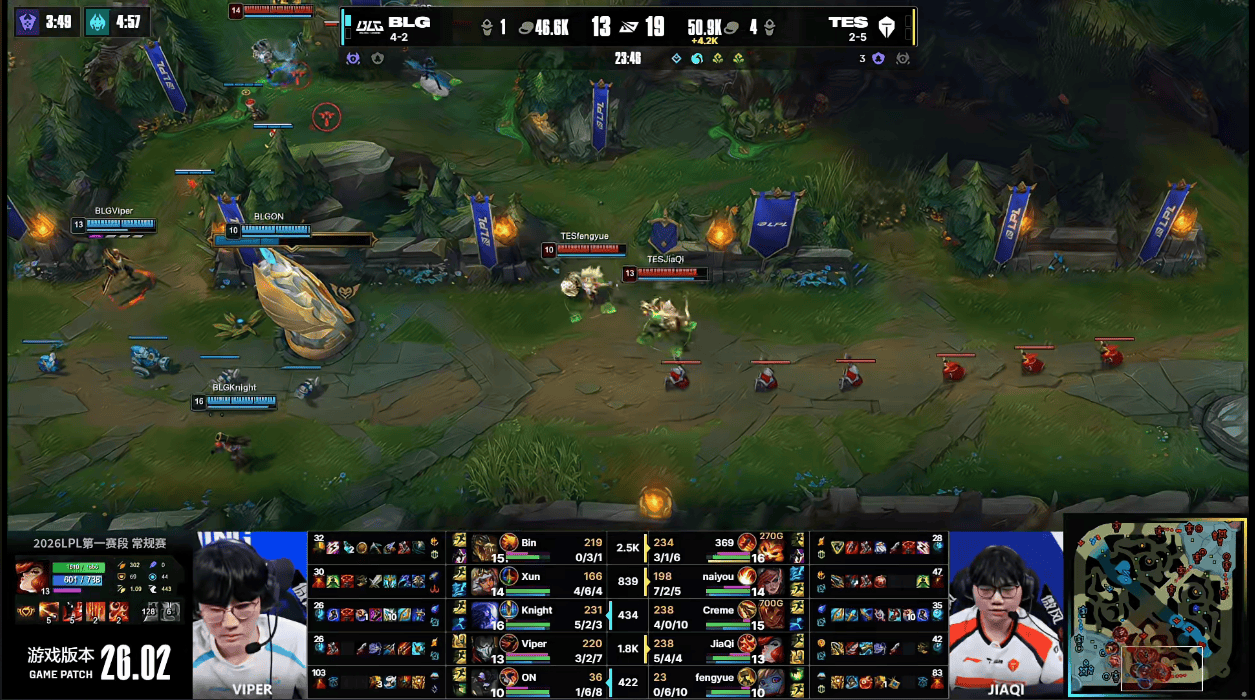This screenshot has width=1255, height=700.
Task: Open the JiaQi player camera thumbnail
Action: coord(1005,614)
